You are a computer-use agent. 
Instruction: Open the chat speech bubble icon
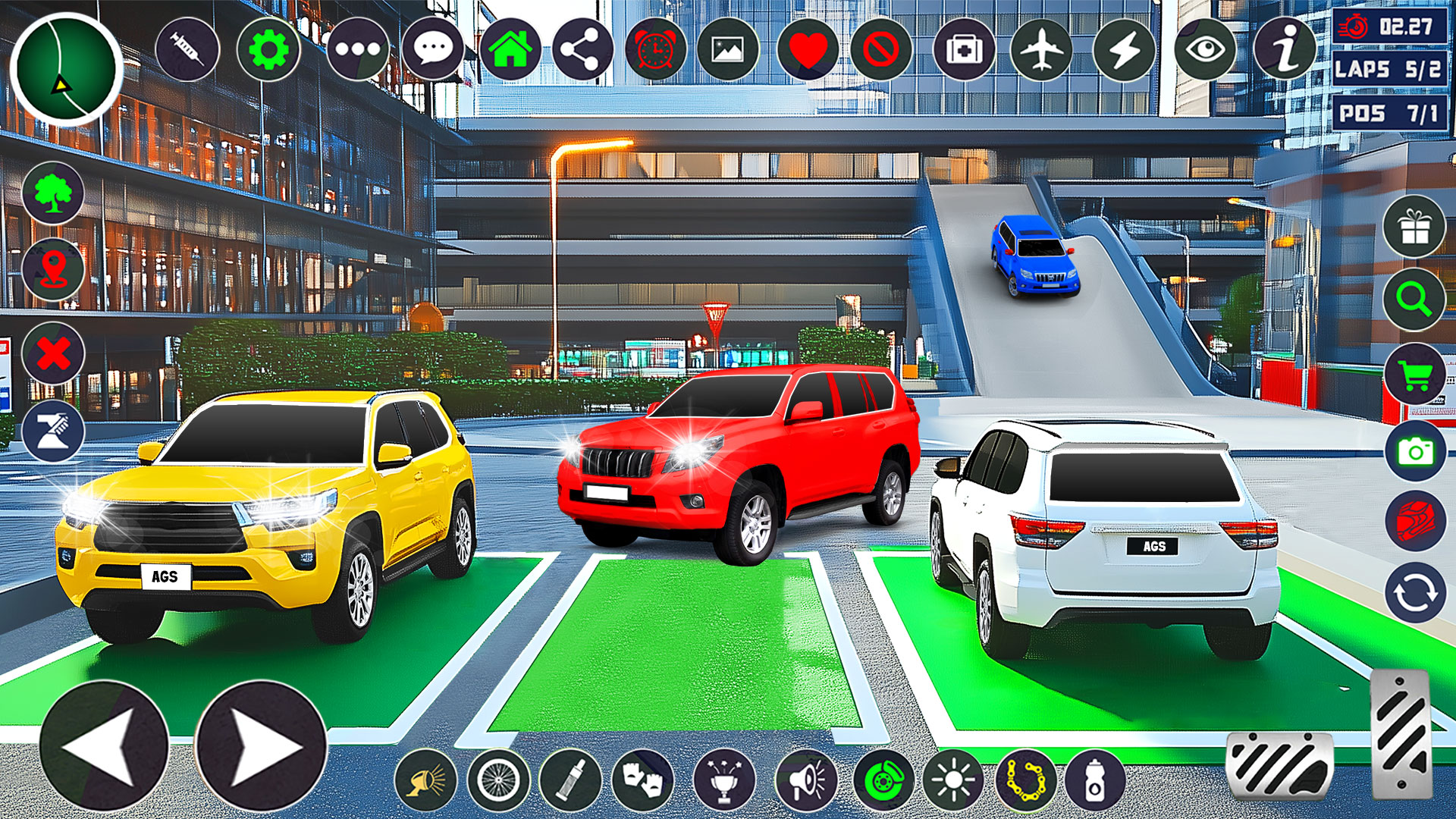[x=433, y=50]
